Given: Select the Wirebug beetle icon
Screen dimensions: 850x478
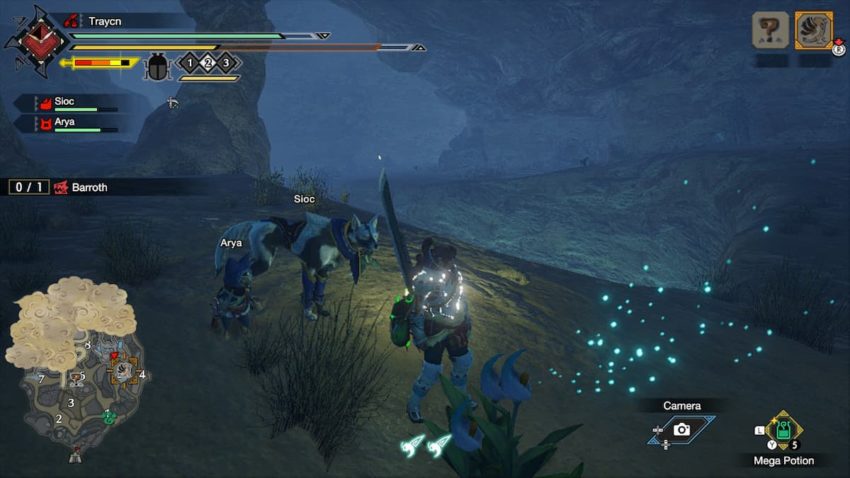Looking at the screenshot, I should click(x=158, y=66).
